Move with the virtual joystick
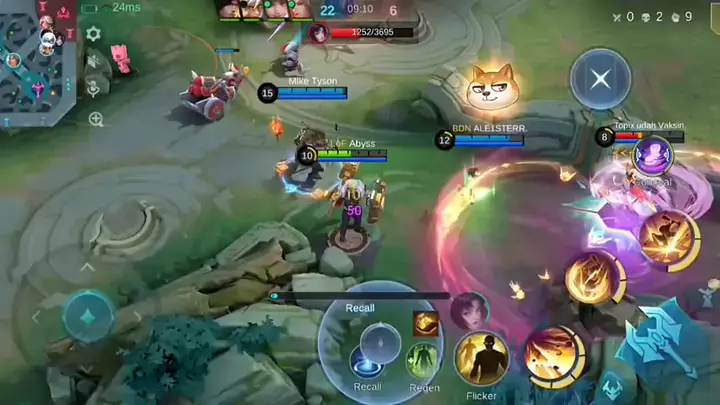Viewport: 720px width, 405px height. [89, 318]
